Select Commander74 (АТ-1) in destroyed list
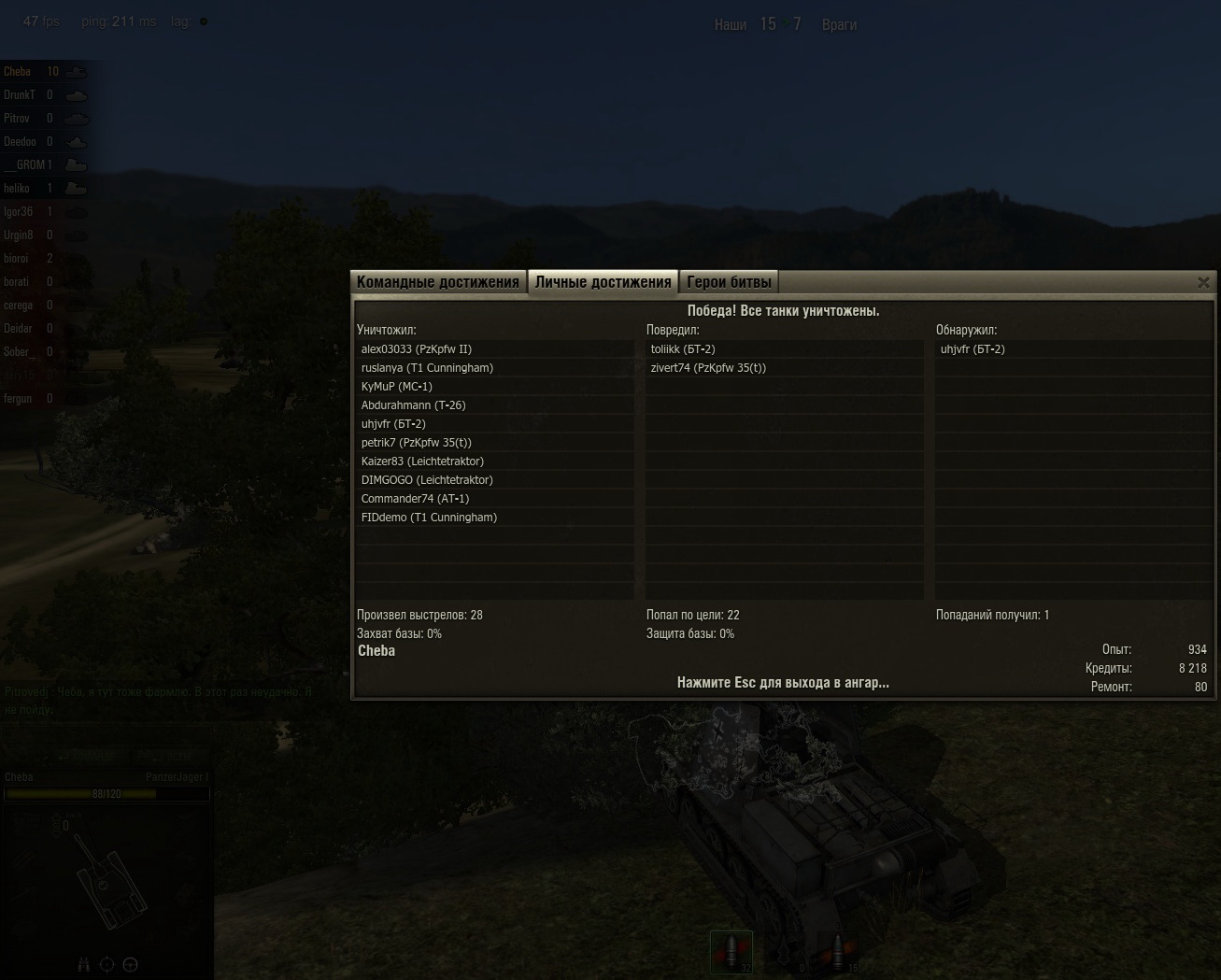Viewport: 1221px width, 980px height. point(415,499)
